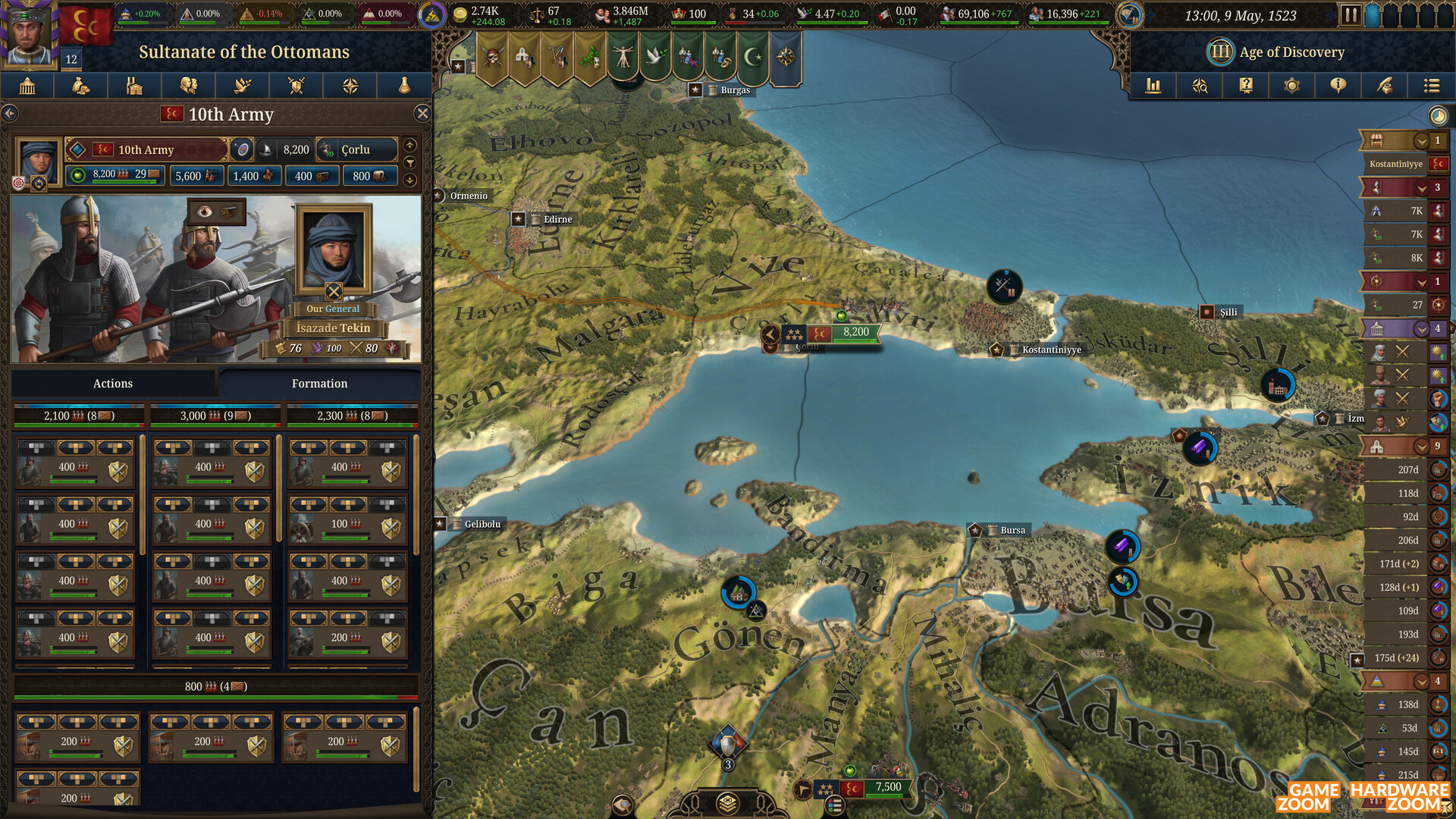Click the pirate skull alert banner
1456x819 pixels.
pyautogui.click(x=493, y=57)
